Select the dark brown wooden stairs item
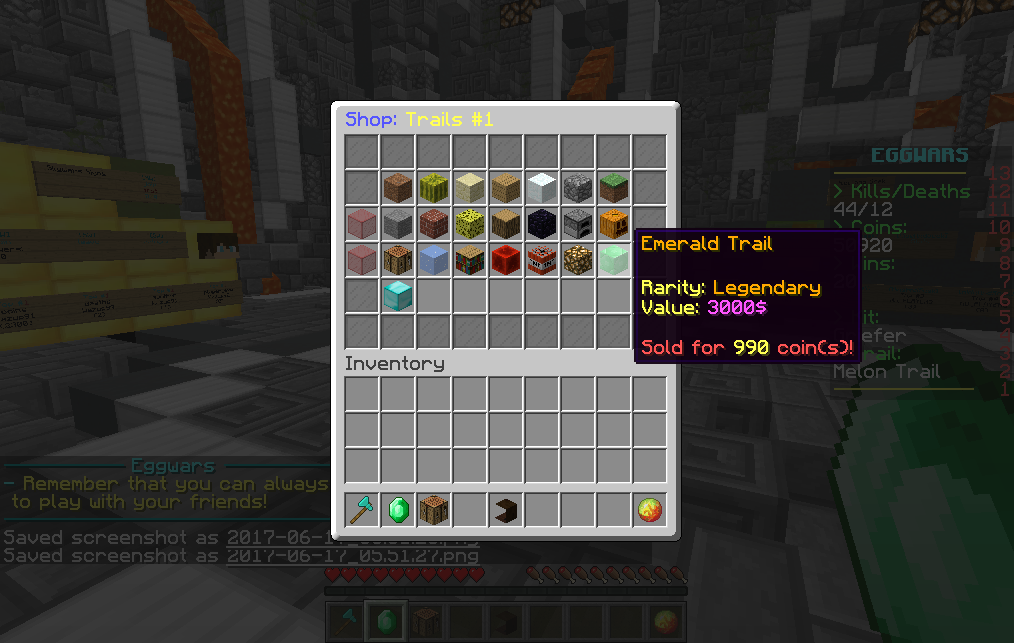This screenshot has width=1014, height=643. pos(505,510)
